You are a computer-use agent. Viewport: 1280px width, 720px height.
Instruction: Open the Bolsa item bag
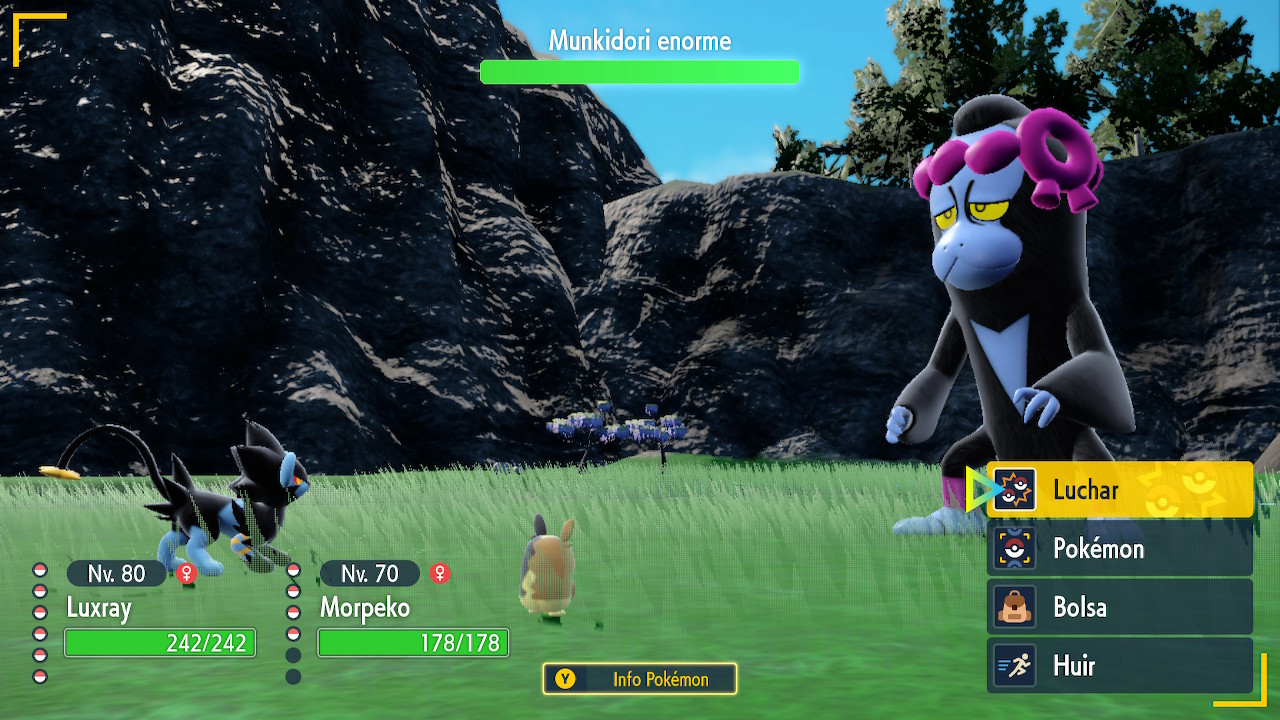pos(1119,607)
